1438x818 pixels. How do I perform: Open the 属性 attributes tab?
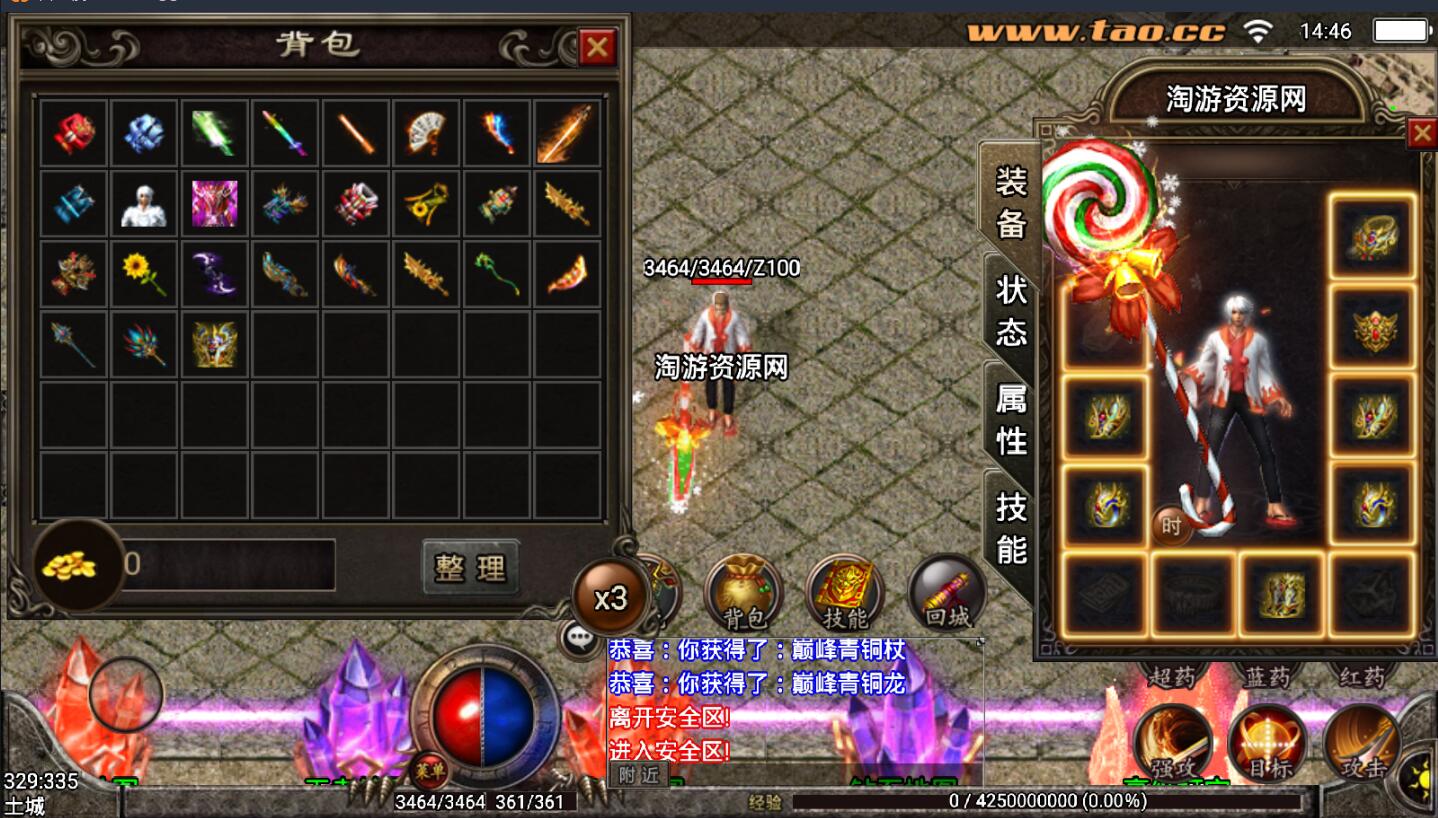pos(1011,418)
